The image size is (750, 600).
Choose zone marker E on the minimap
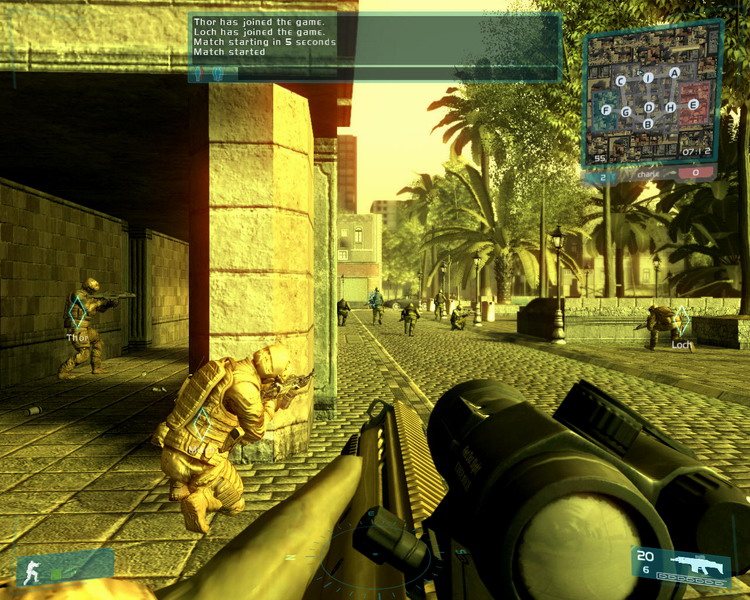(694, 105)
